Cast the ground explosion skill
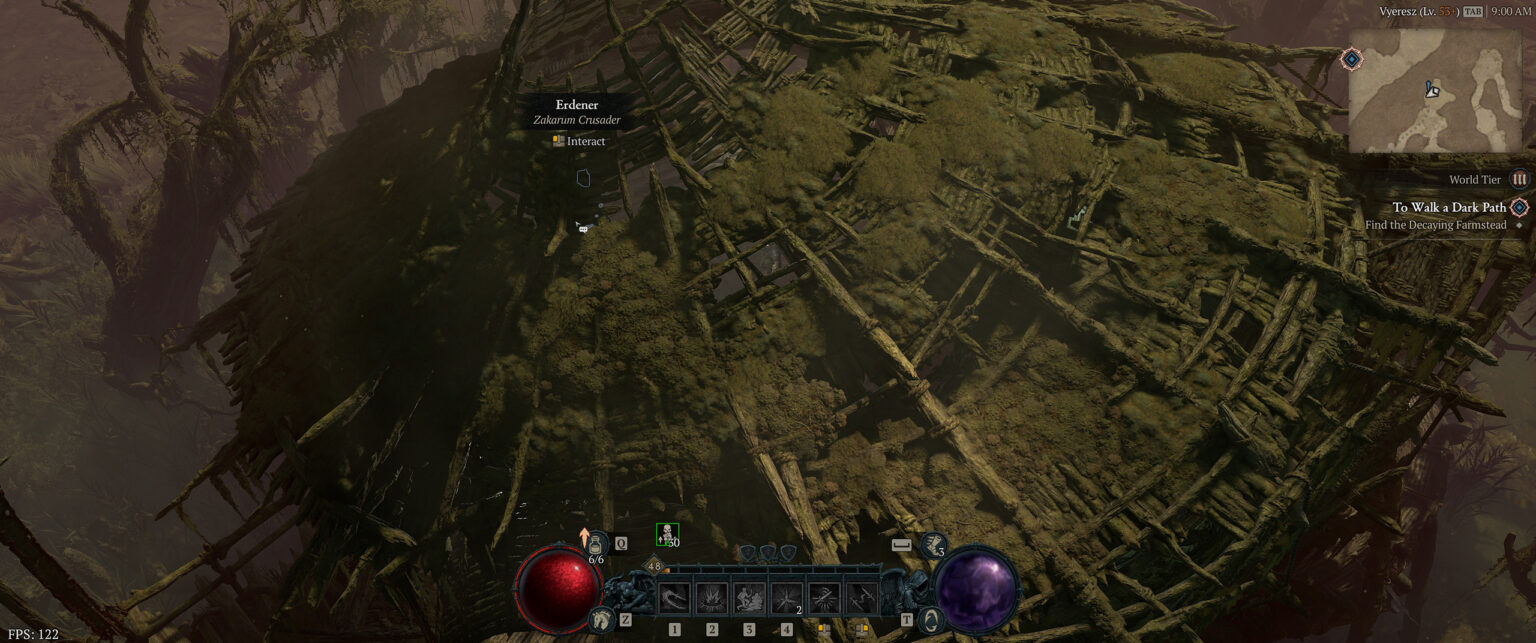This screenshot has height=643, width=1536. (711, 599)
